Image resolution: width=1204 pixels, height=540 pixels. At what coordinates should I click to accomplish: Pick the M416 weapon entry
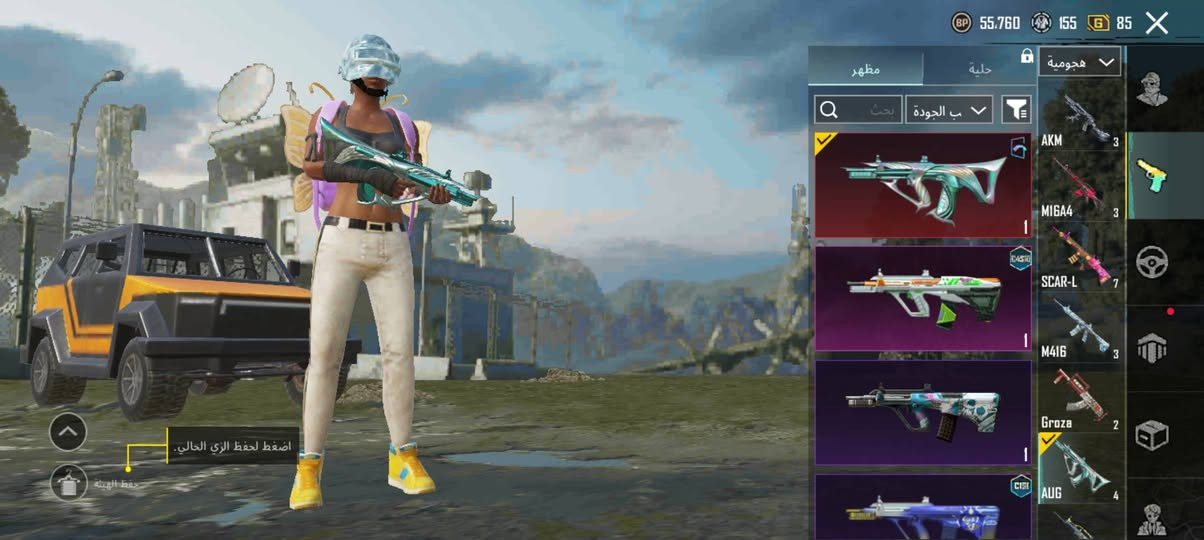[1082, 330]
